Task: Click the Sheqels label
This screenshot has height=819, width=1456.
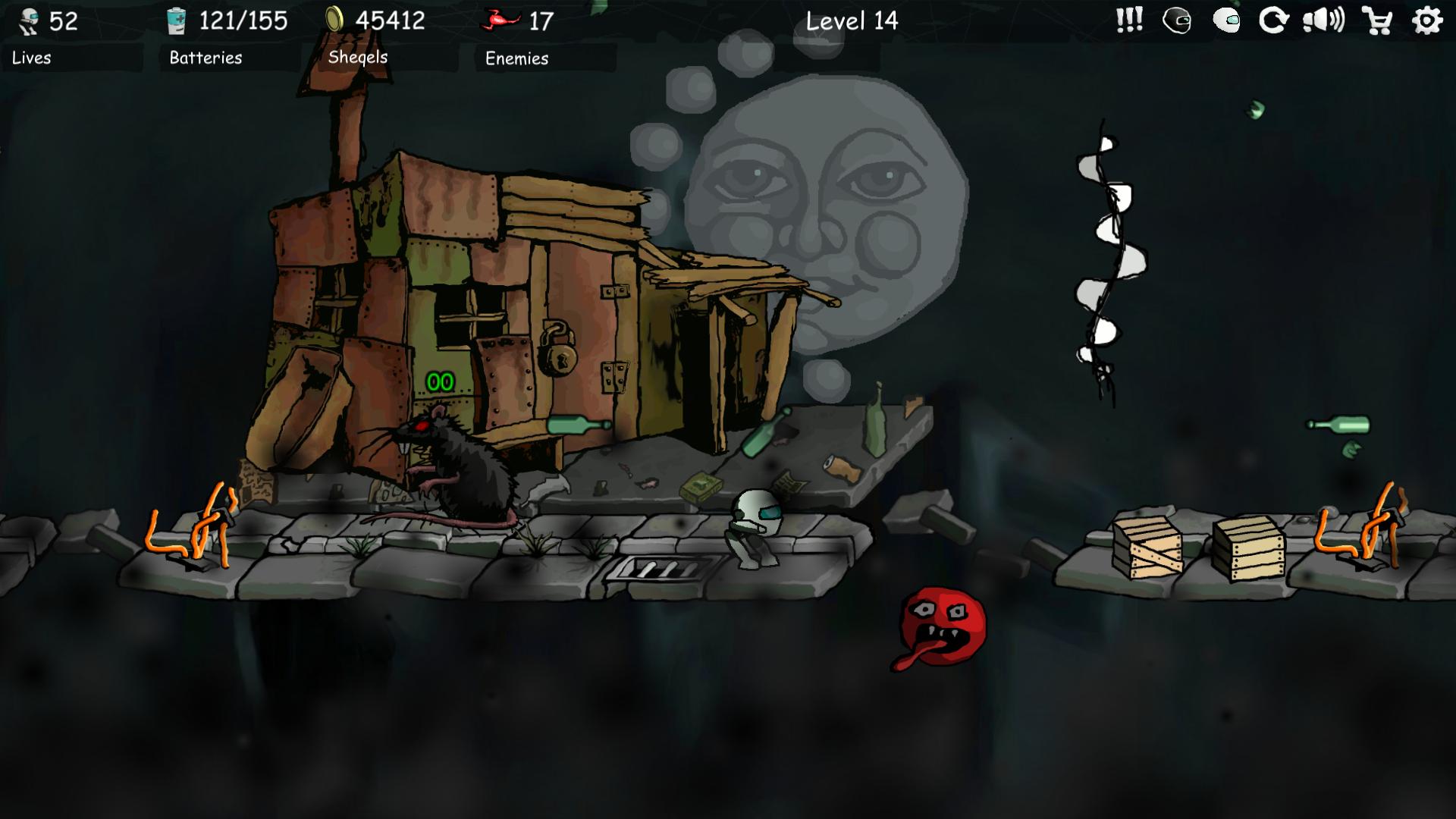Action: pos(356,56)
